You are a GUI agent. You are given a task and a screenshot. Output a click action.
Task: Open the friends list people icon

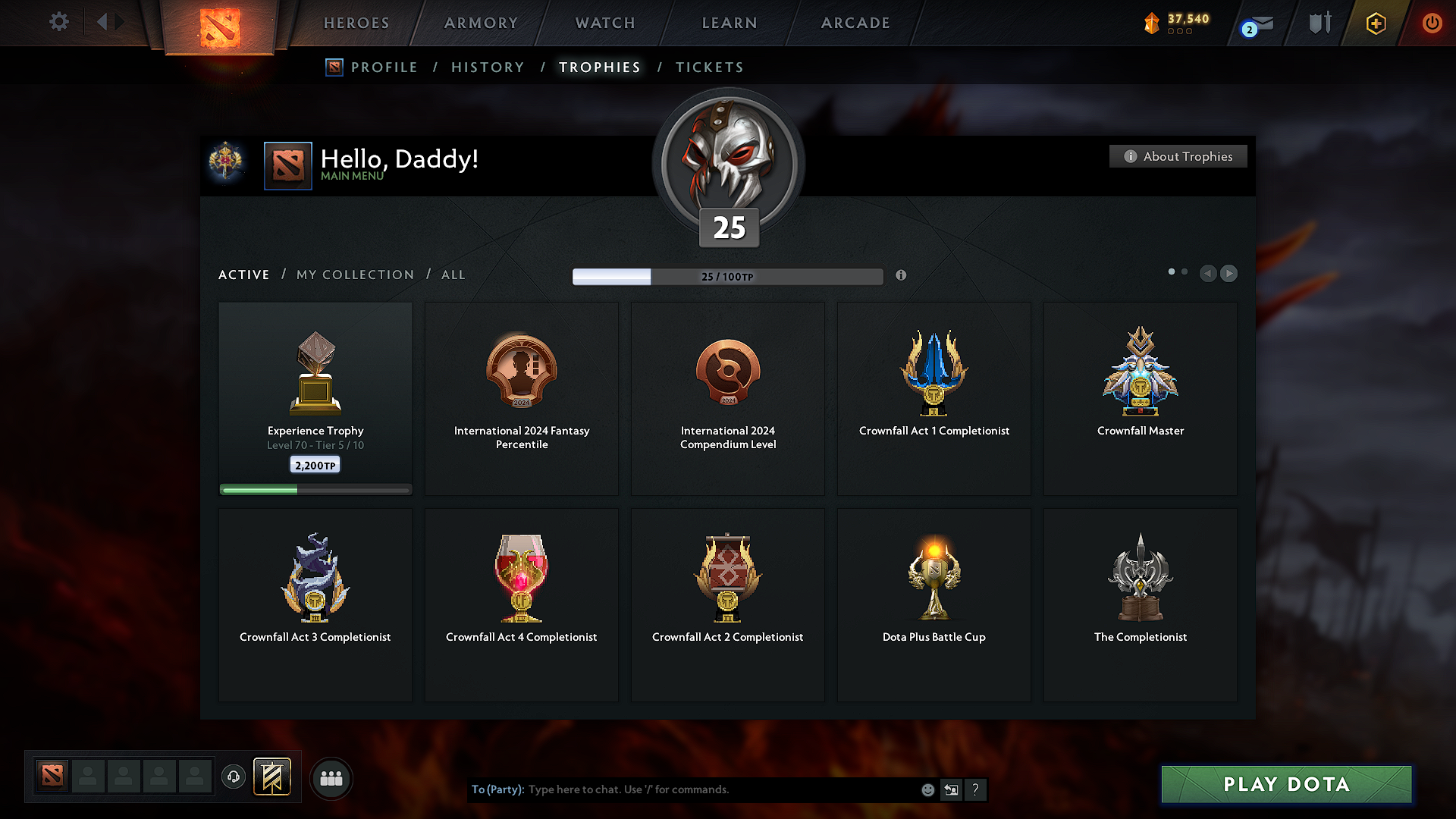(331, 778)
